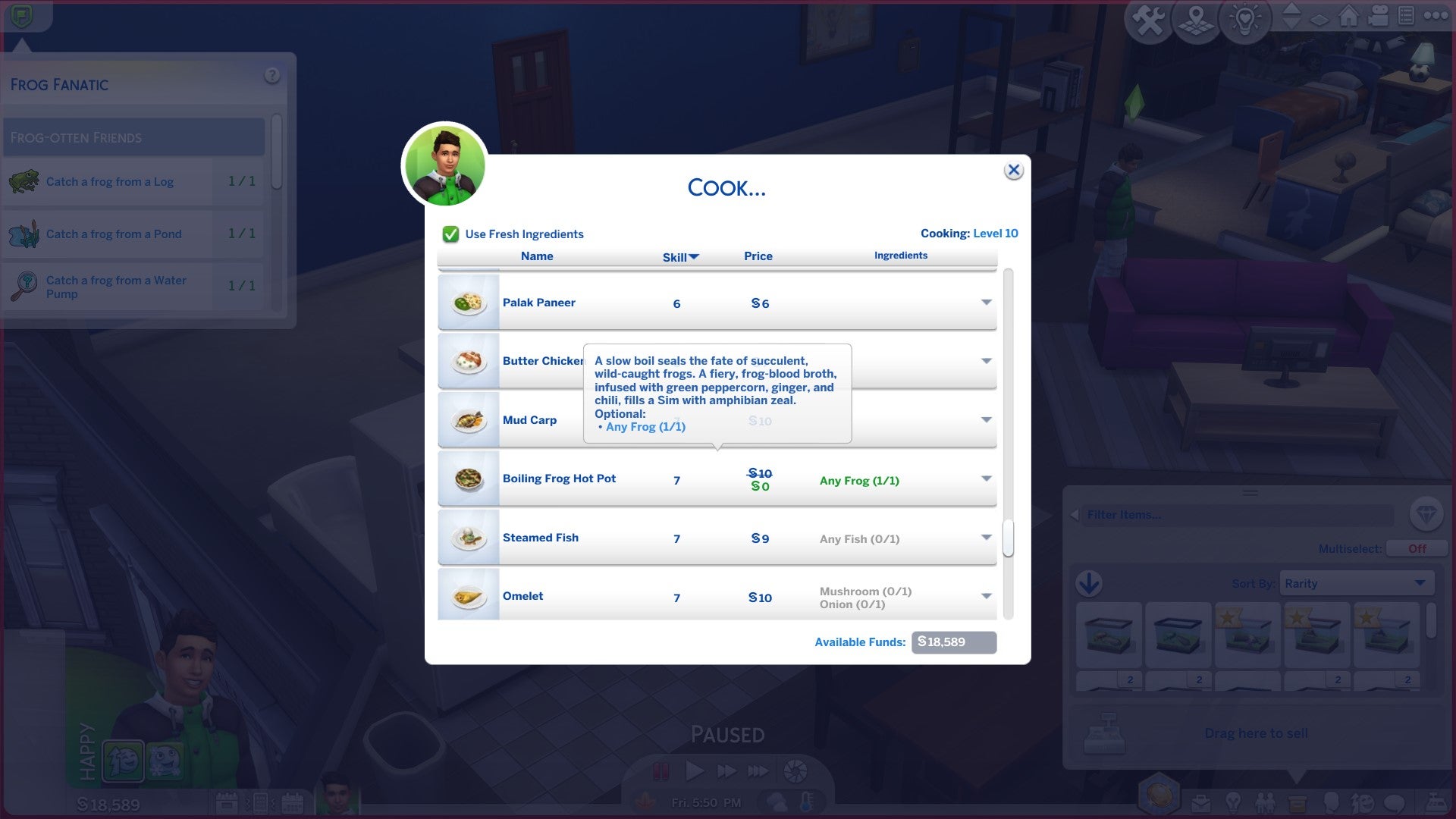Open the aspirations lightbulb panel icon
This screenshot has width=1456, height=819.
pos(1233,802)
